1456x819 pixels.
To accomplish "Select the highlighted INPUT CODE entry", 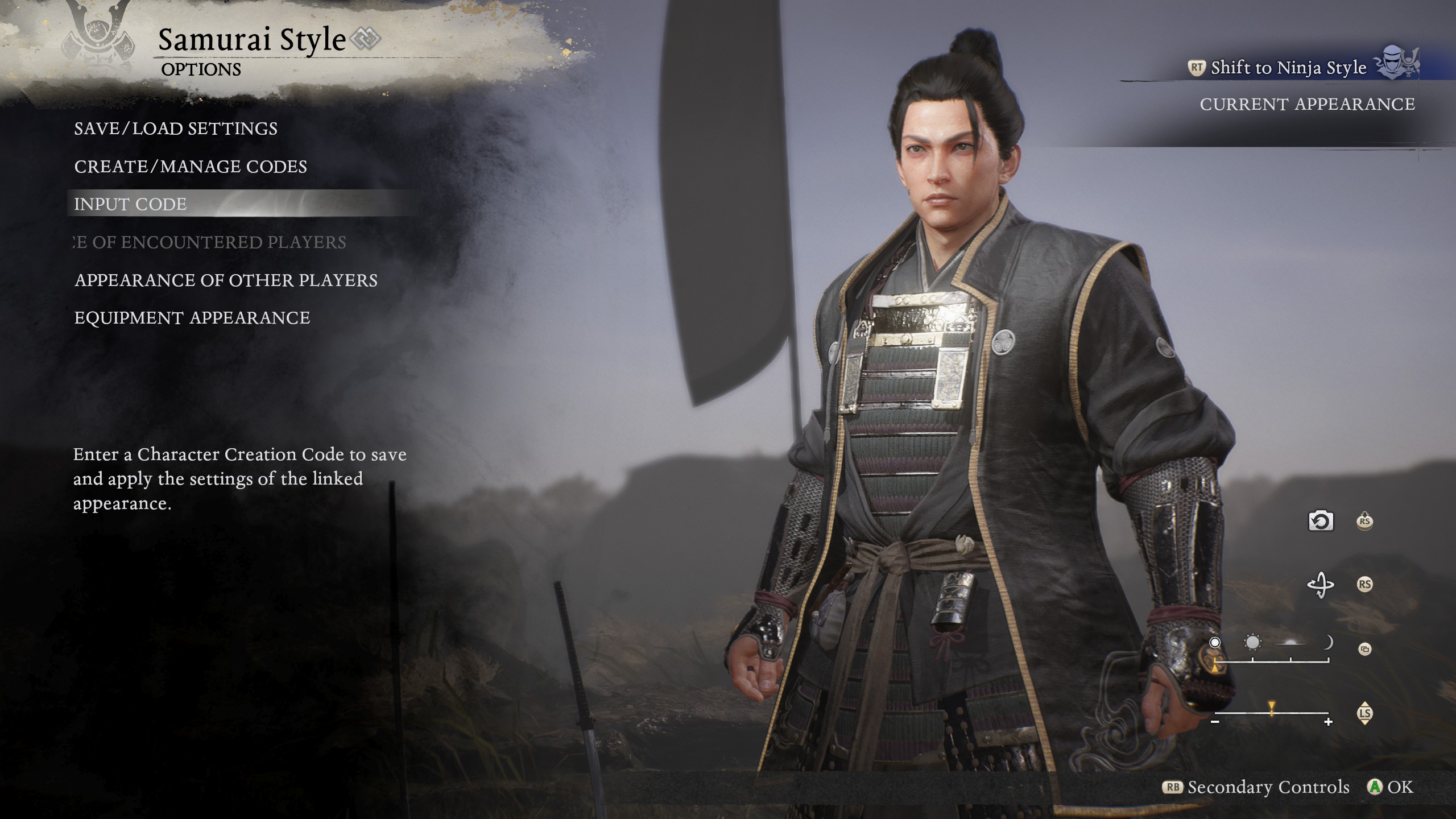I will click(130, 205).
